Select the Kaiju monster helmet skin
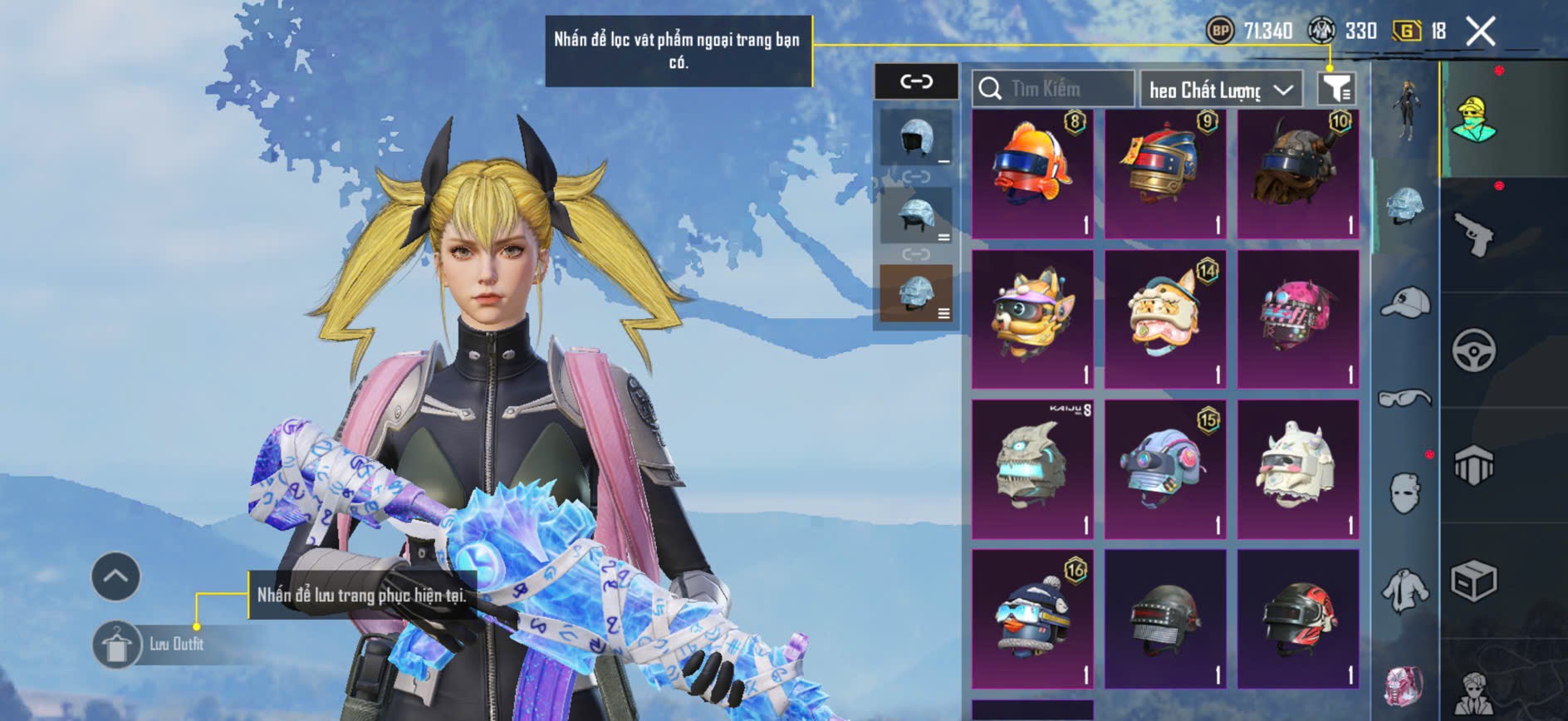 [x=1032, y=468]
